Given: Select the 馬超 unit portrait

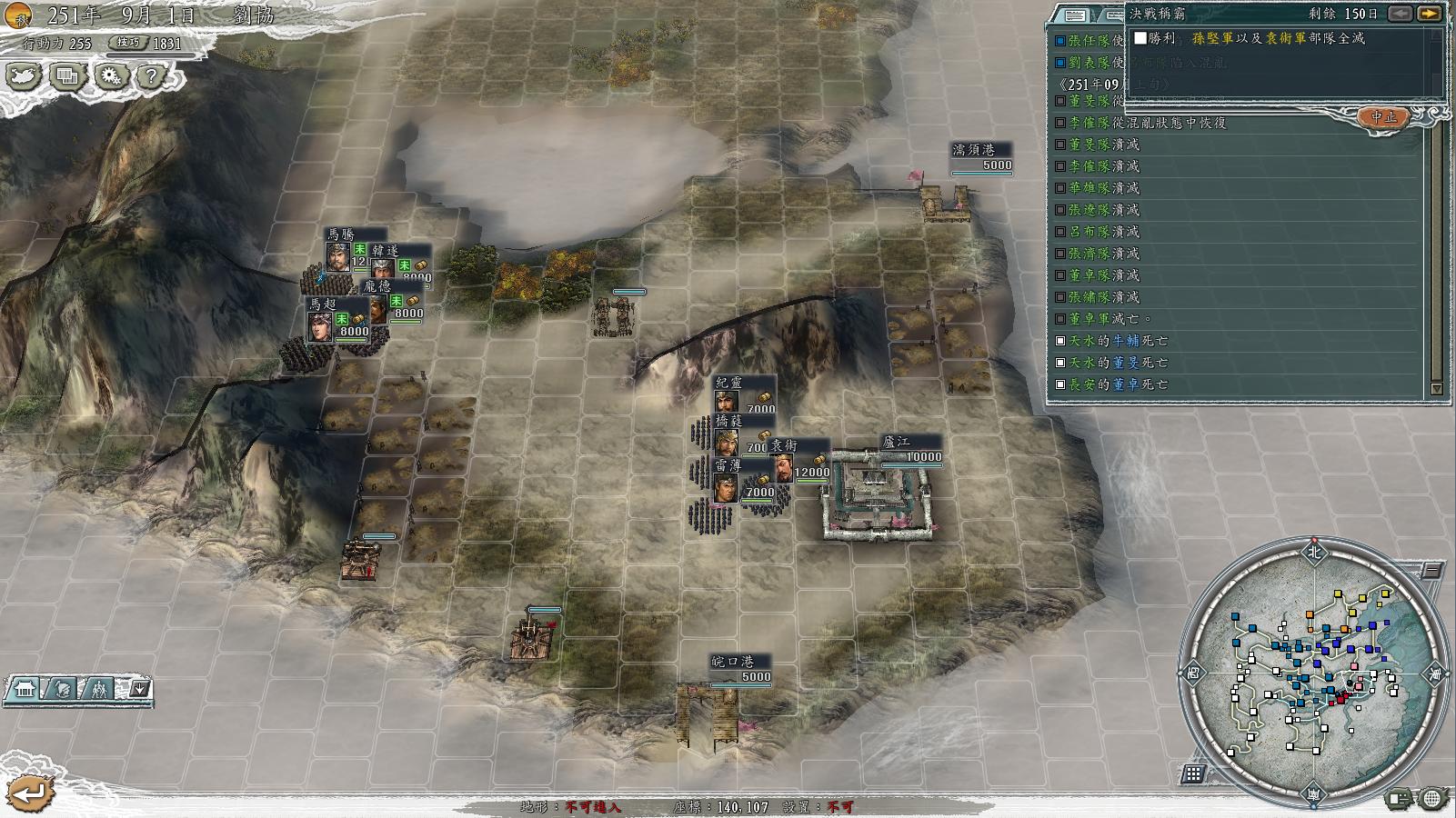Looking at the screenshot, I should [x=320, y=326].
